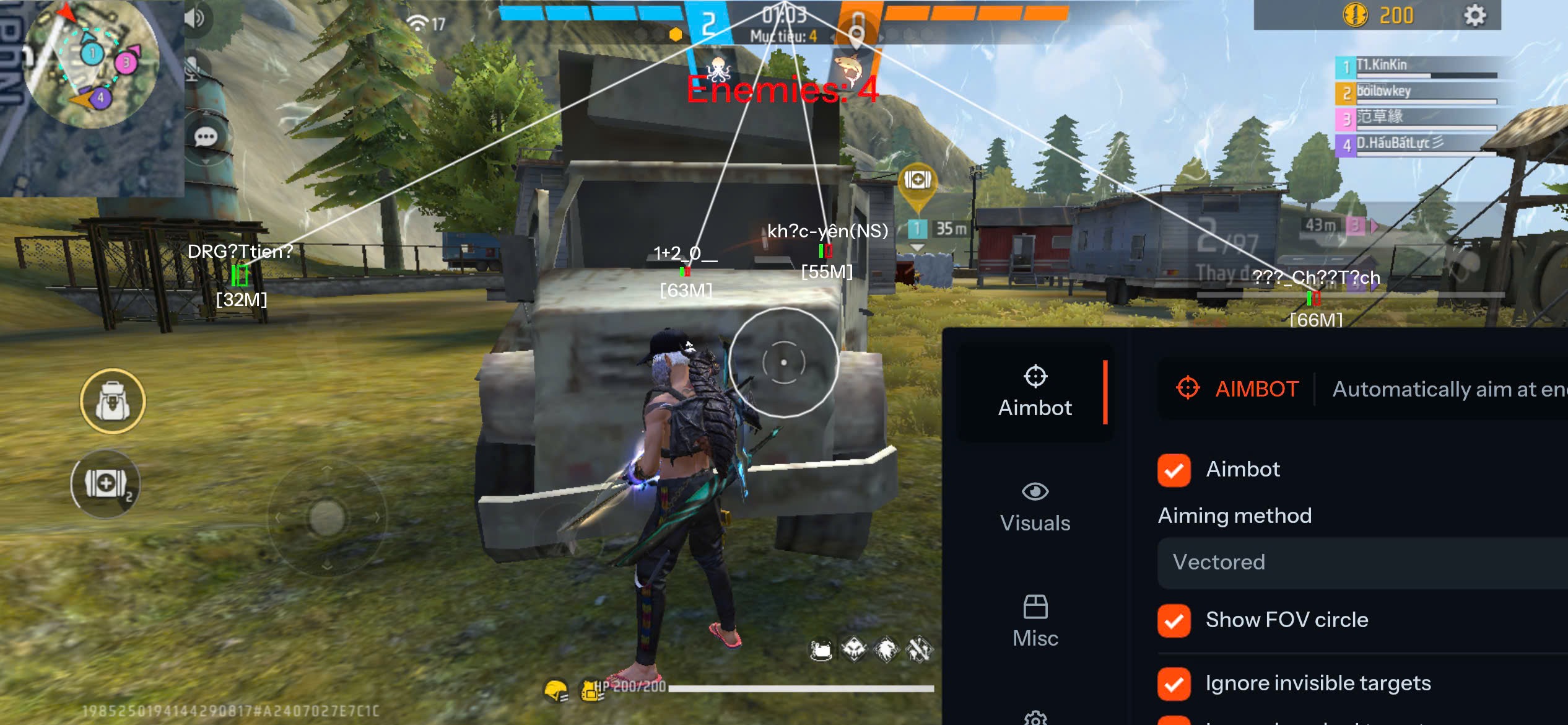Switch to the Aimbot tab
Viewport: 1568px width, 725px height.
point(1035,392)
